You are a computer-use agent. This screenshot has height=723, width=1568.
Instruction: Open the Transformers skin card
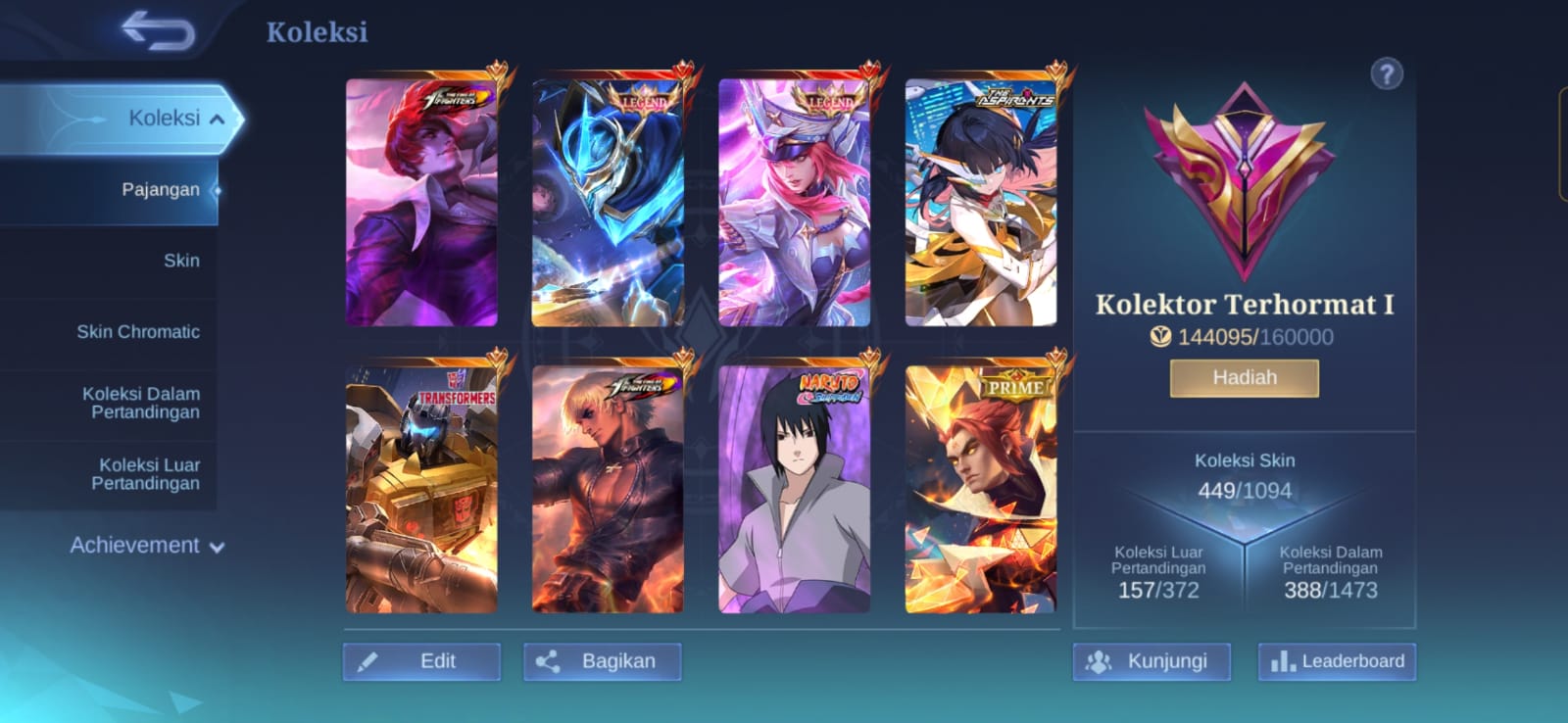coord(421,490)
